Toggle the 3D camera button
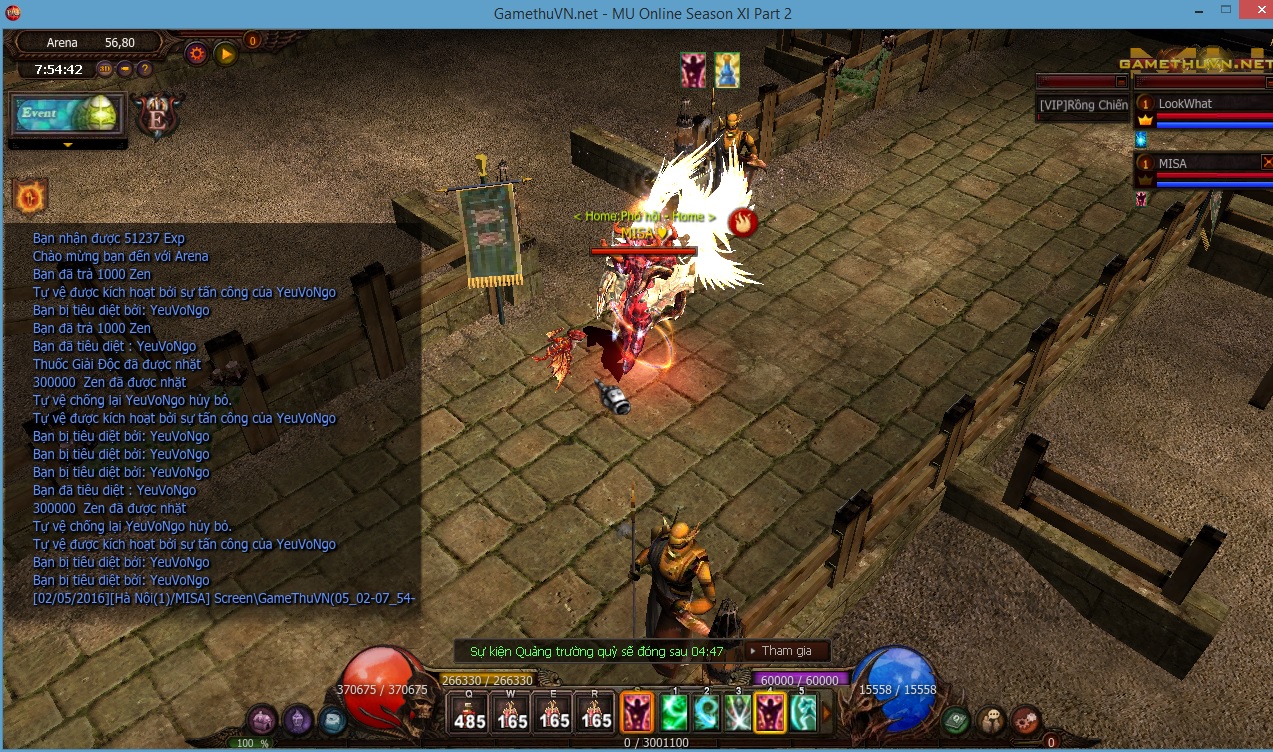1273x752 pixels. click(105, 69)
